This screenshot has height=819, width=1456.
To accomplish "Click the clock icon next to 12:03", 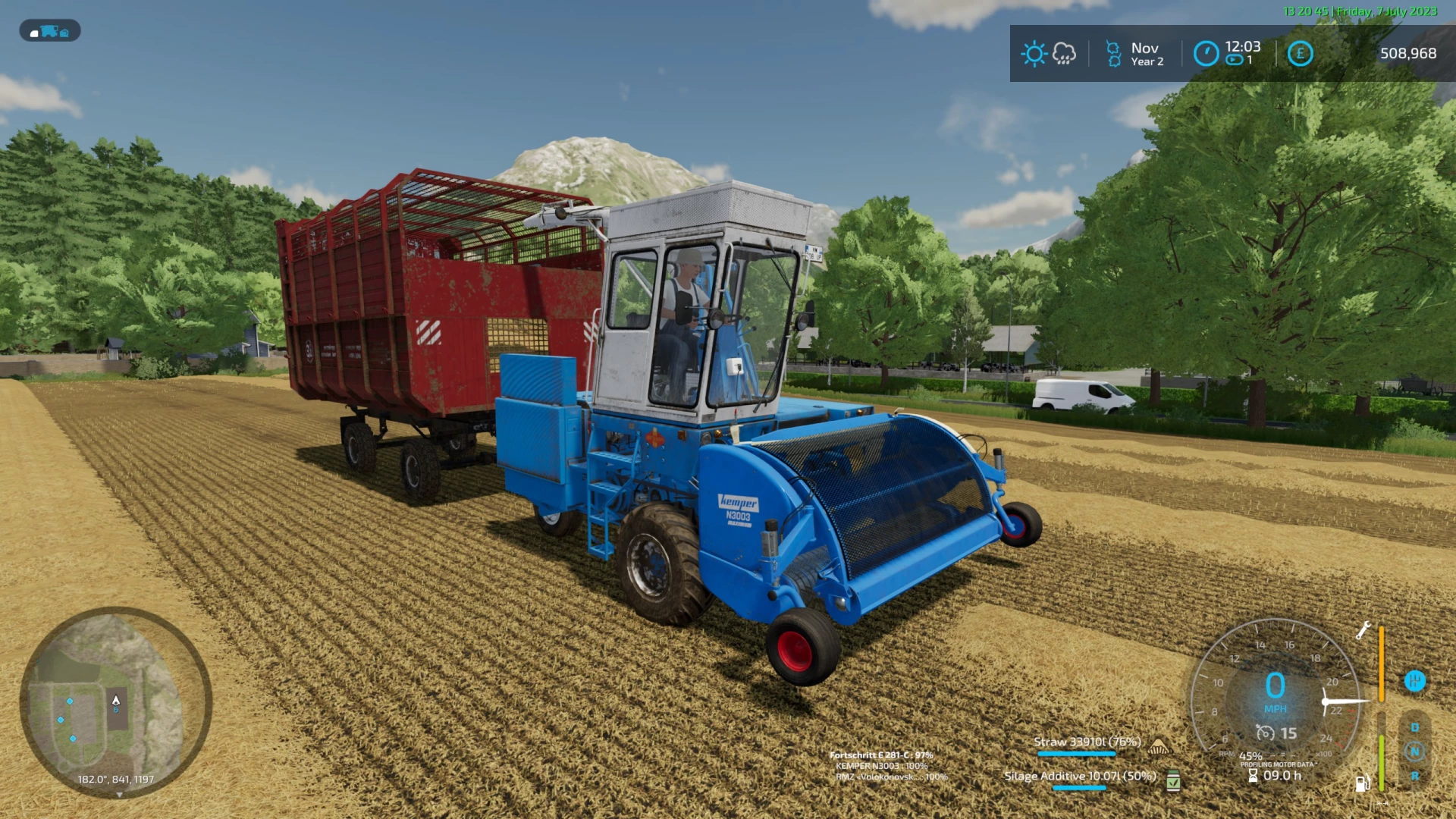I will (x=1205, y=53).
